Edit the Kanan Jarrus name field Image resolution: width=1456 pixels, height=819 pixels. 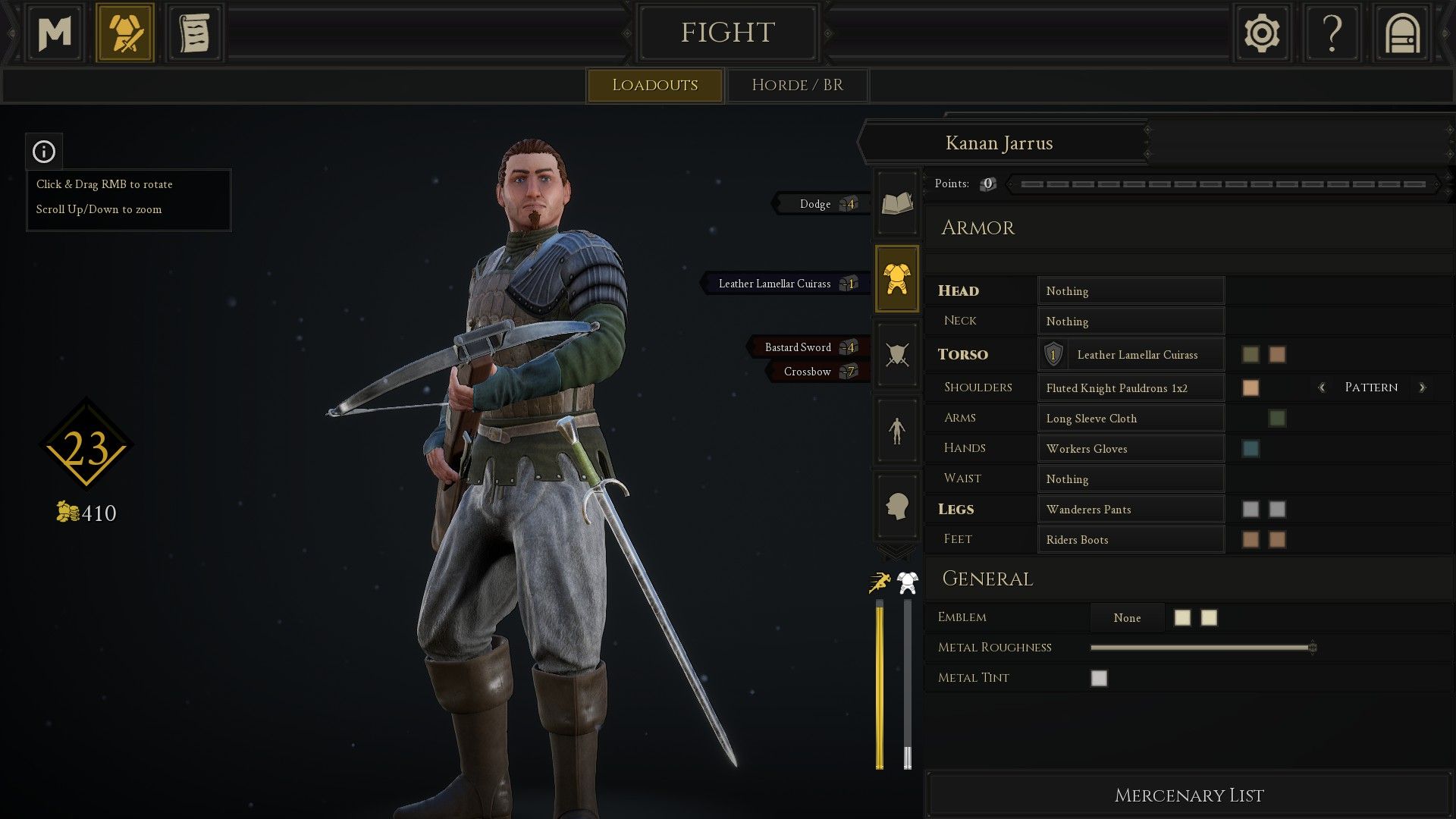tap(999, 143)
